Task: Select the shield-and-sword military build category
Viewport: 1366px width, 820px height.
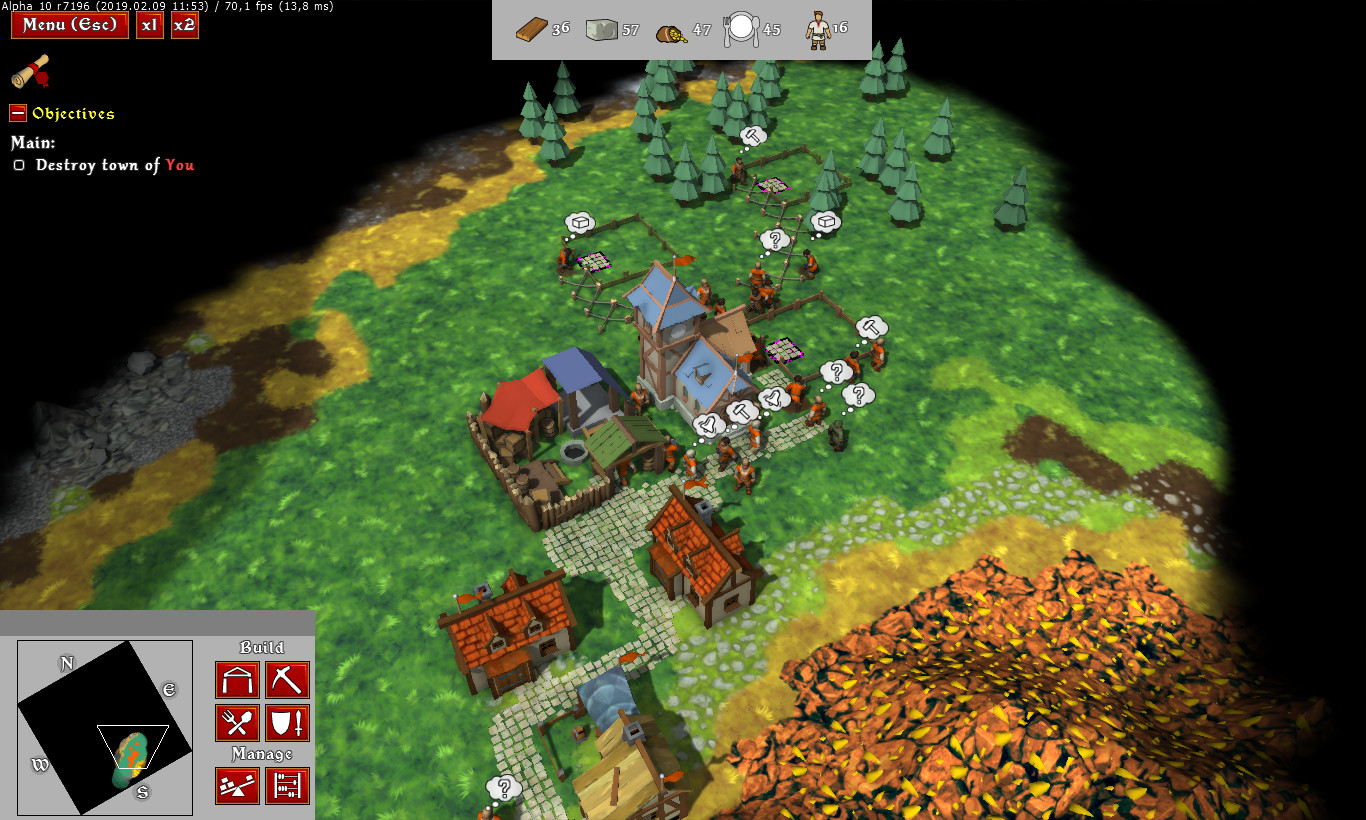Action: (x=289, y=722)
